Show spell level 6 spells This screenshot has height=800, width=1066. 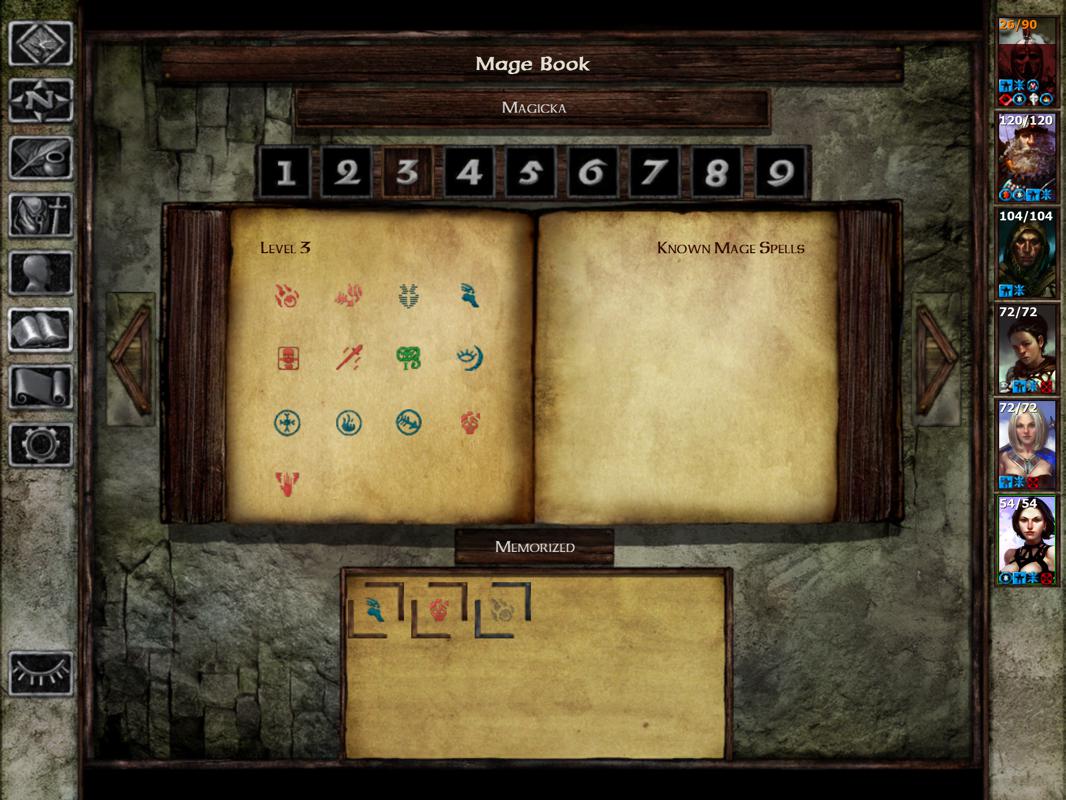pyautogui.click(x=592, y=174)
